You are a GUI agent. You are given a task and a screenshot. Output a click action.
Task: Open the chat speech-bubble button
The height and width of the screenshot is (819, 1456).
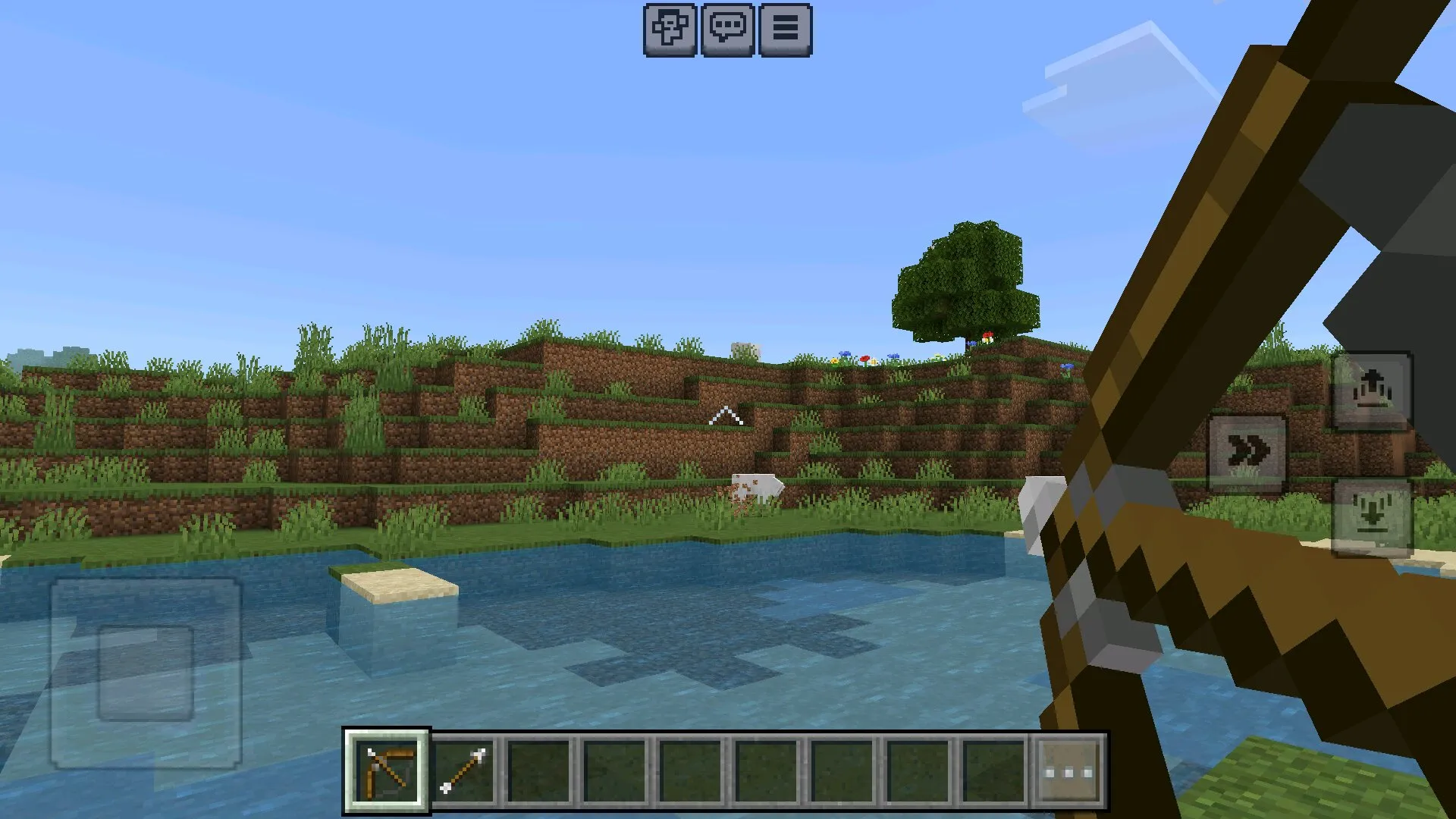pyautogui.click(x=727, y=30)
